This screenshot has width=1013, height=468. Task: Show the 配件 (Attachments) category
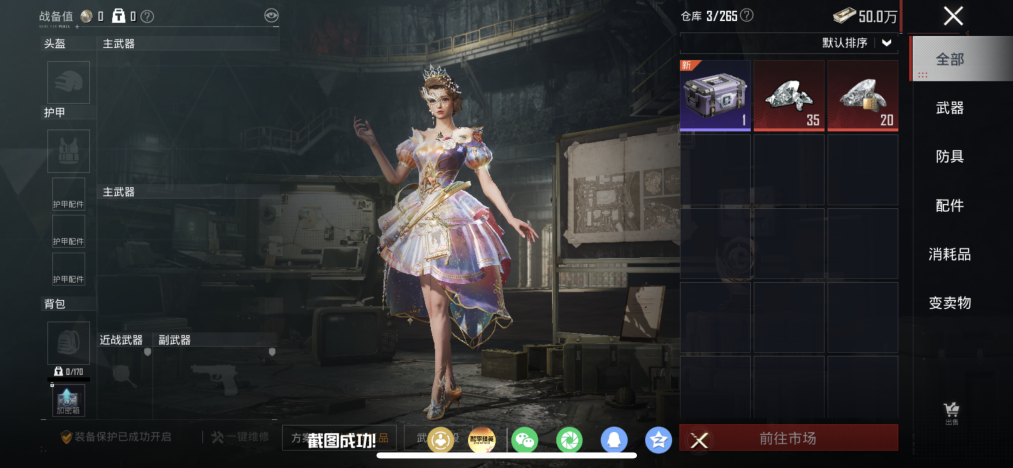pos(949,205)
